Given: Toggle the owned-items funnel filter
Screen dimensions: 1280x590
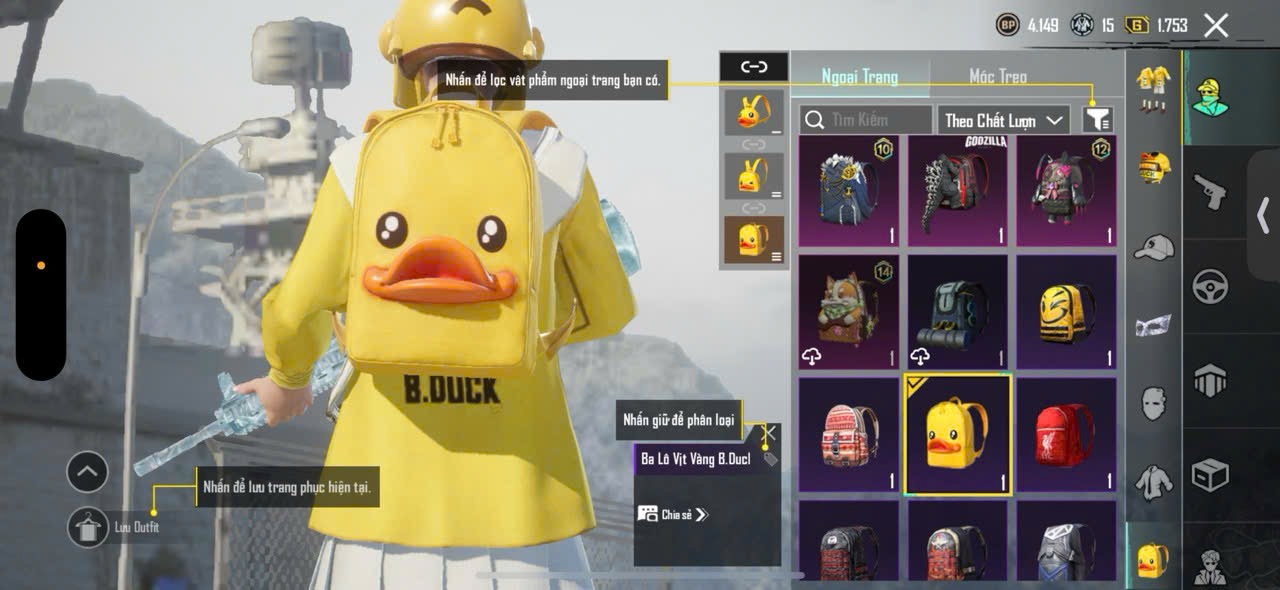Looking at the screenshot, I should pyautogui.click(x=1097, y=120).
